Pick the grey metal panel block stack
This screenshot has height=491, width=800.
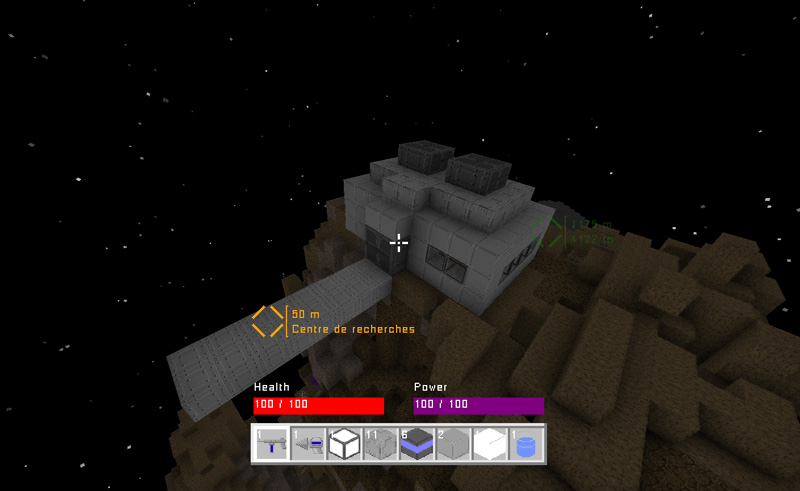coord(380,443)
